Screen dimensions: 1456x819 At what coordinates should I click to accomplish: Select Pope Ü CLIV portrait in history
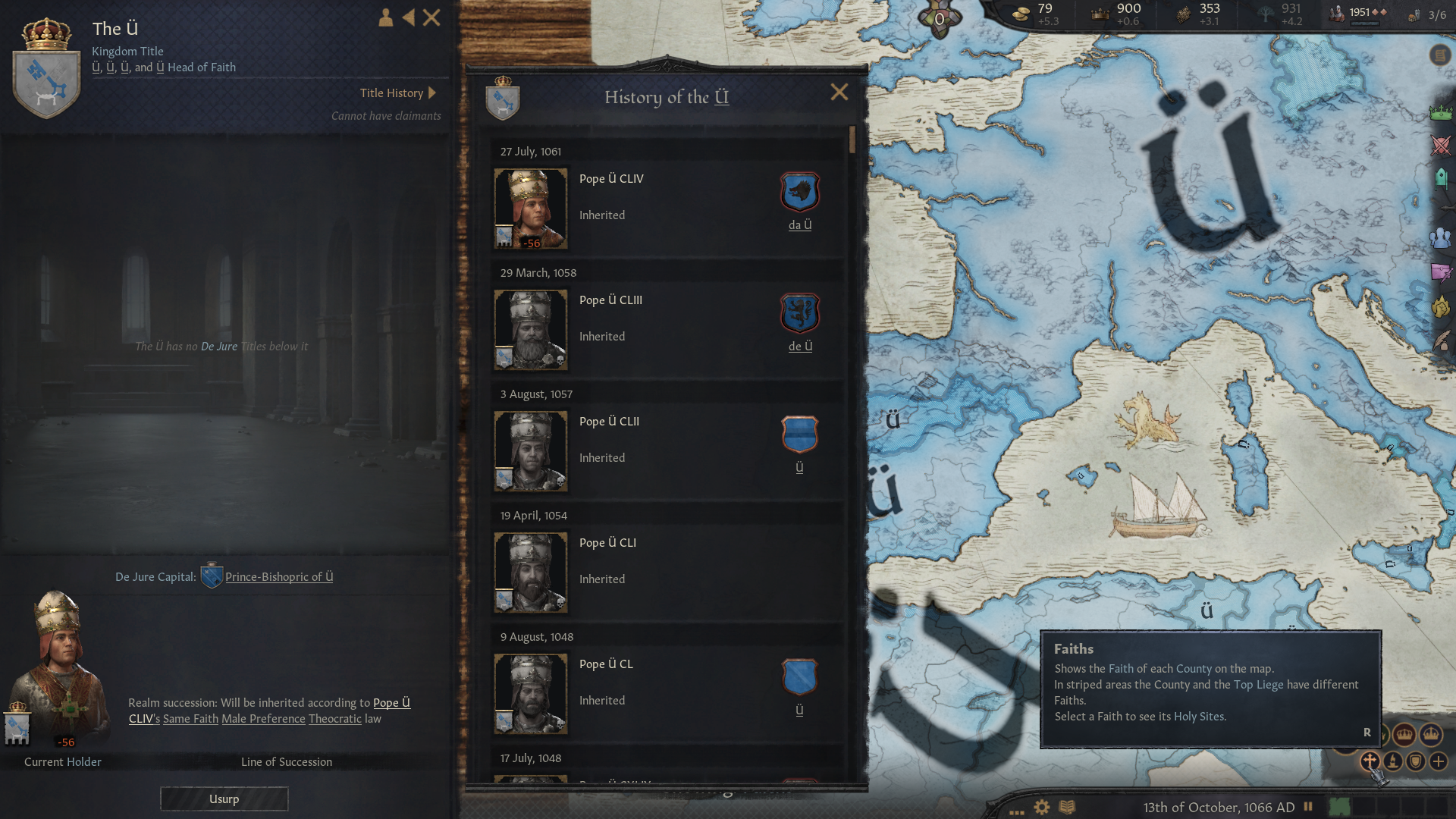point(531,209)
